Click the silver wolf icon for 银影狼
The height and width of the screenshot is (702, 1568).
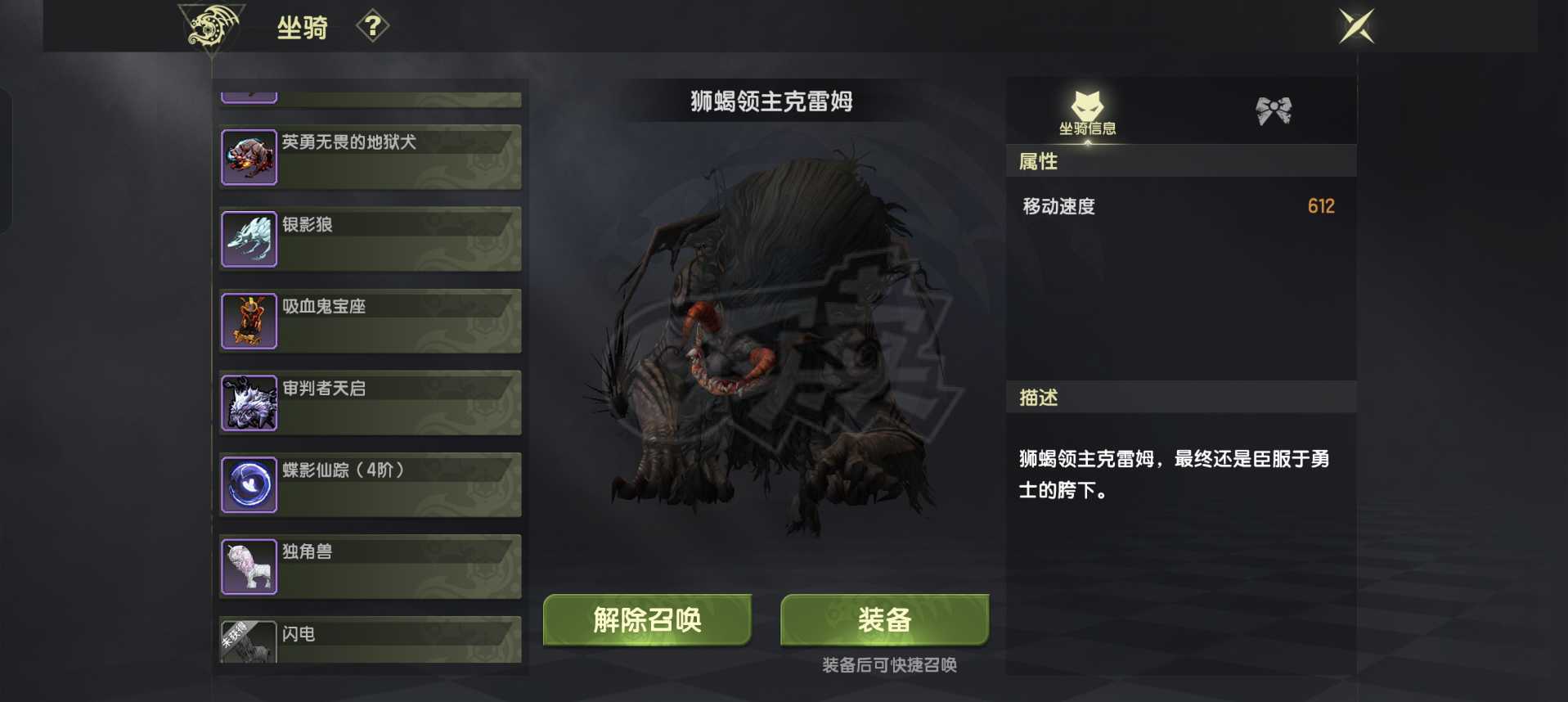249,238
